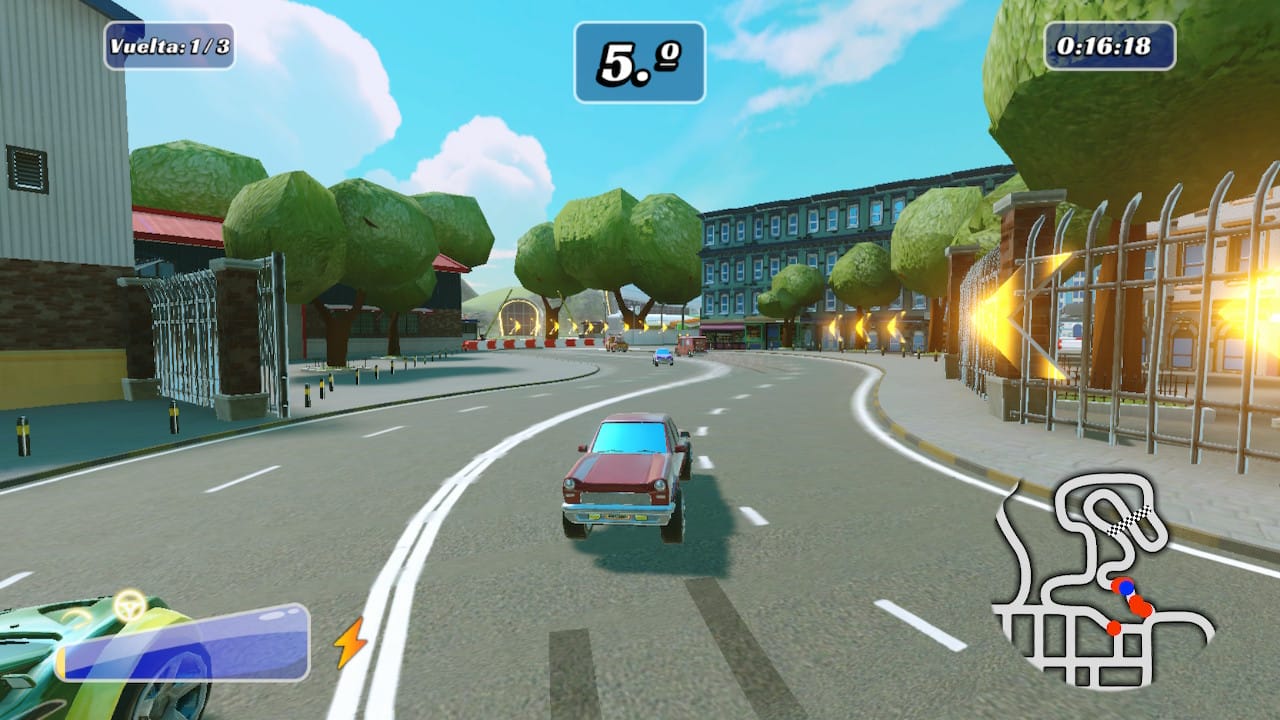
Task: Click the lowest red opponent dot on the minimap
Action: point(1113,627)
